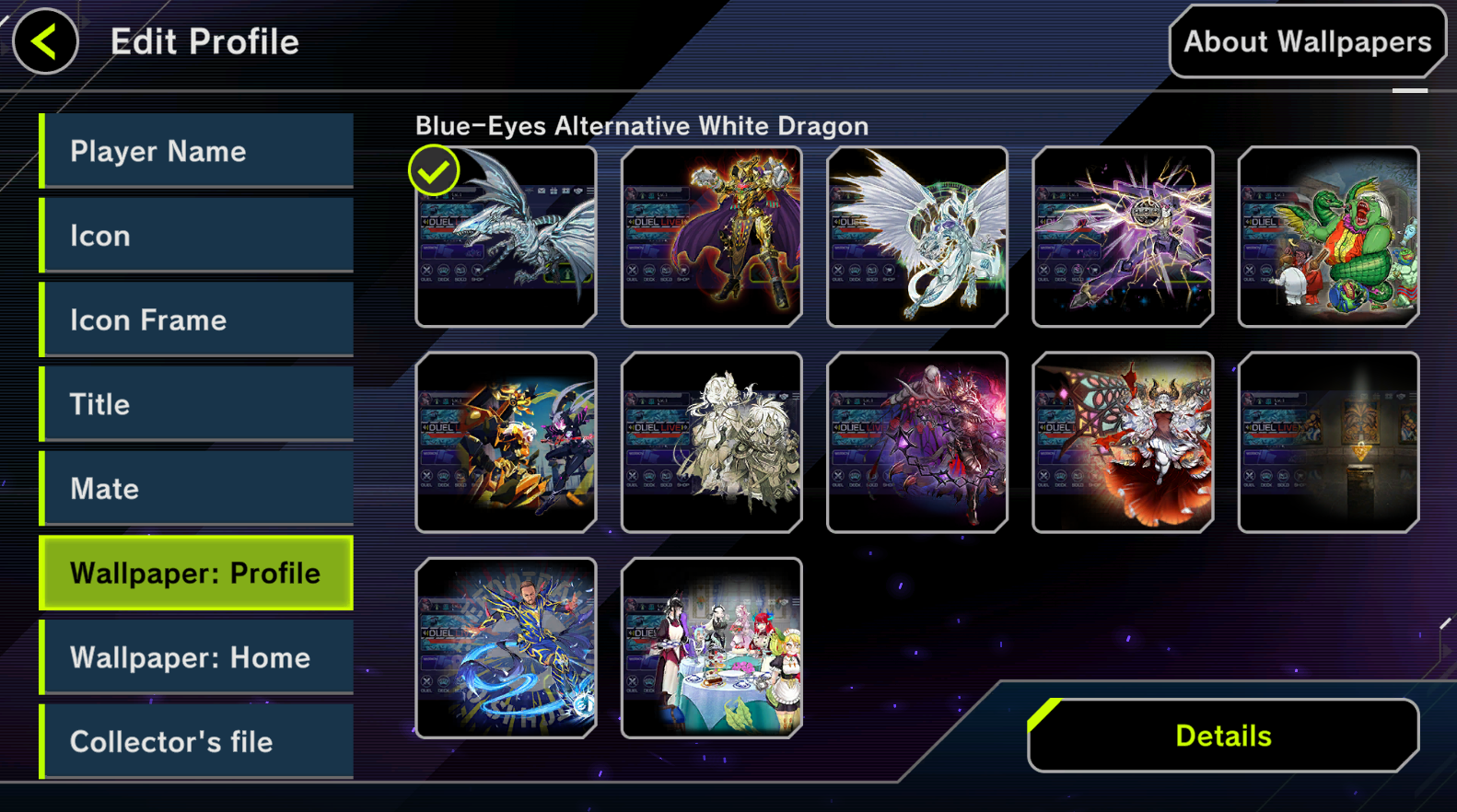Select the pale monochrome figures wallpaper
Viewport: 1457px width, 812px height.
[711, 442]
